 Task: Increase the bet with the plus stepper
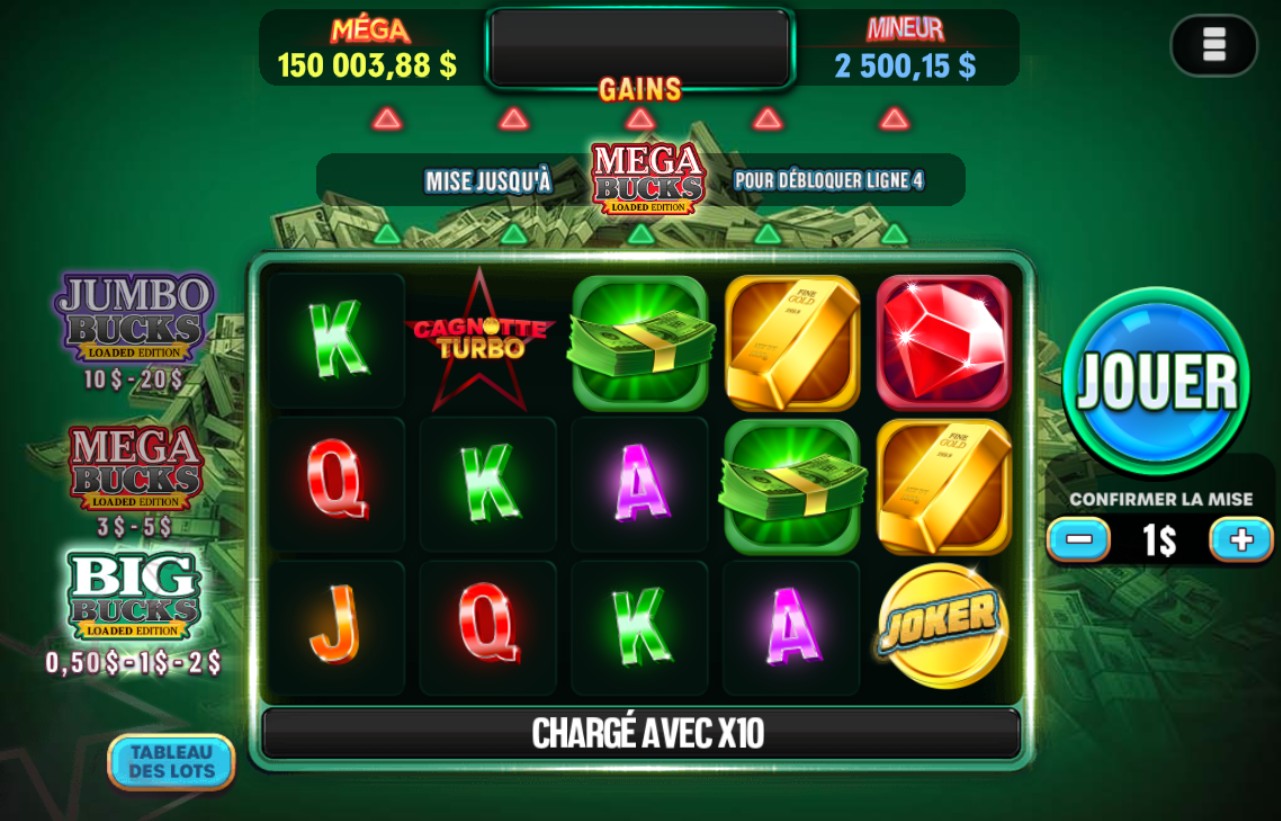[1240, 539]
